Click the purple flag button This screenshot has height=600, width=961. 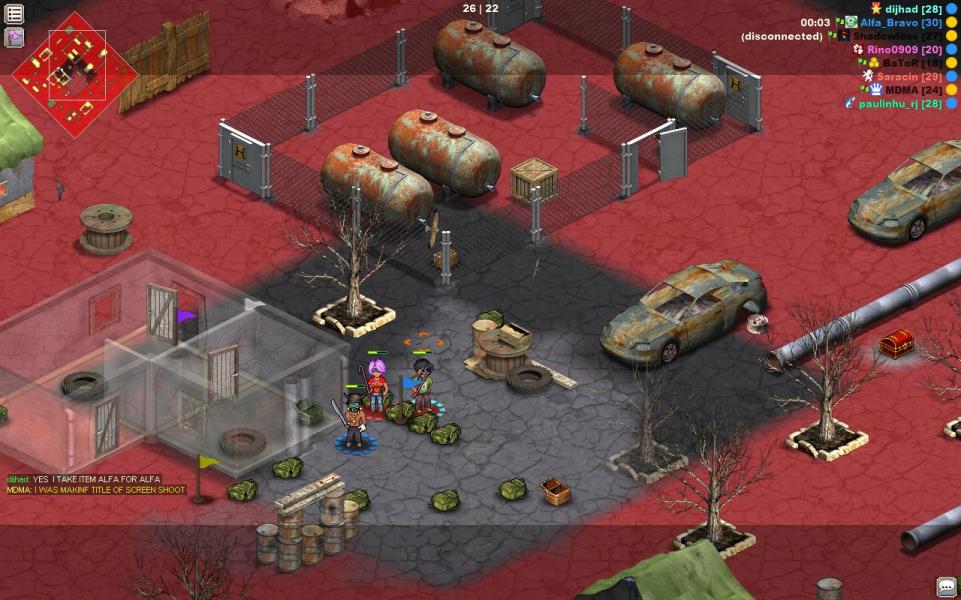coord(15,38)
